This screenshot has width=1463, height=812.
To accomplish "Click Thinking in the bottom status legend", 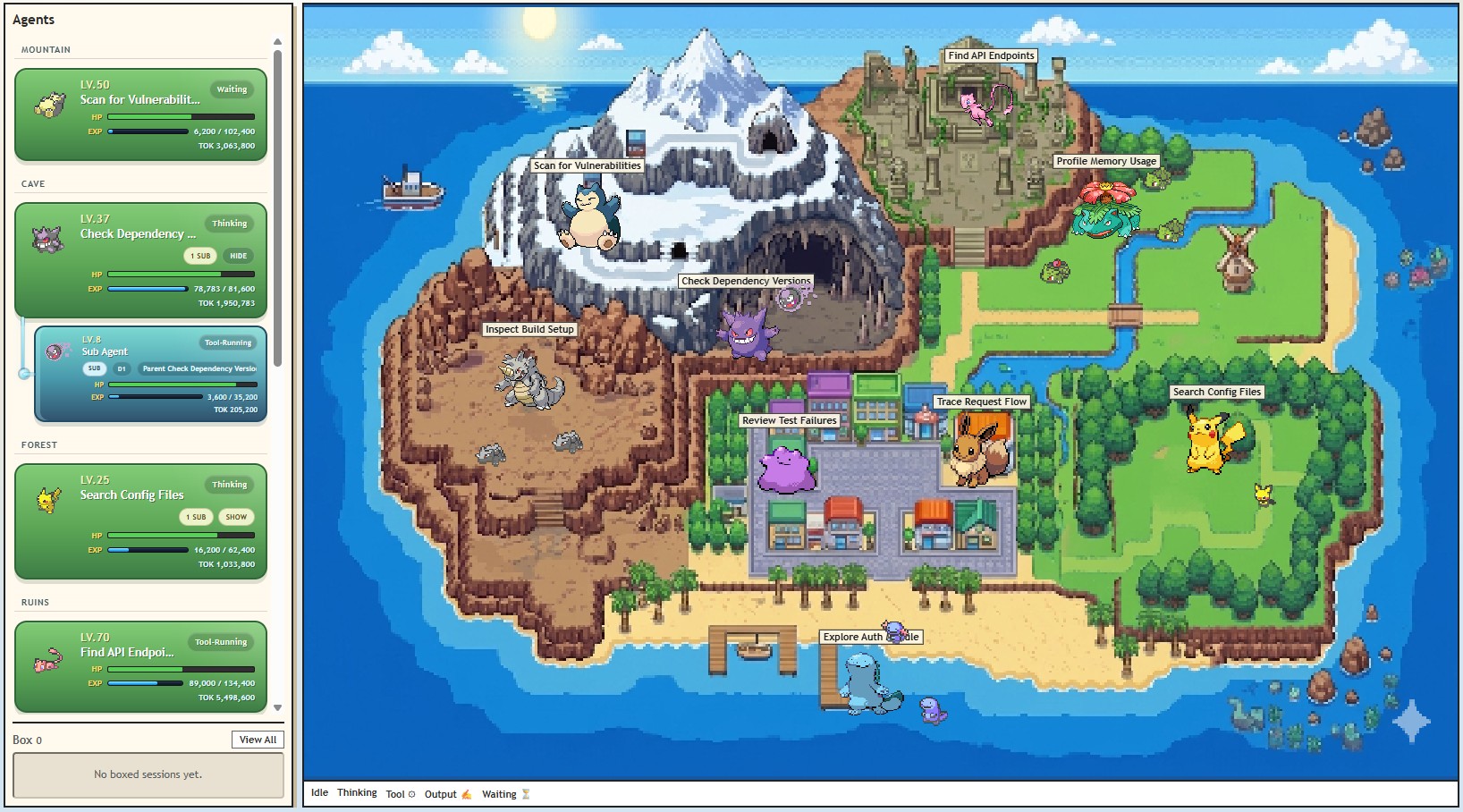I will 356,793.
